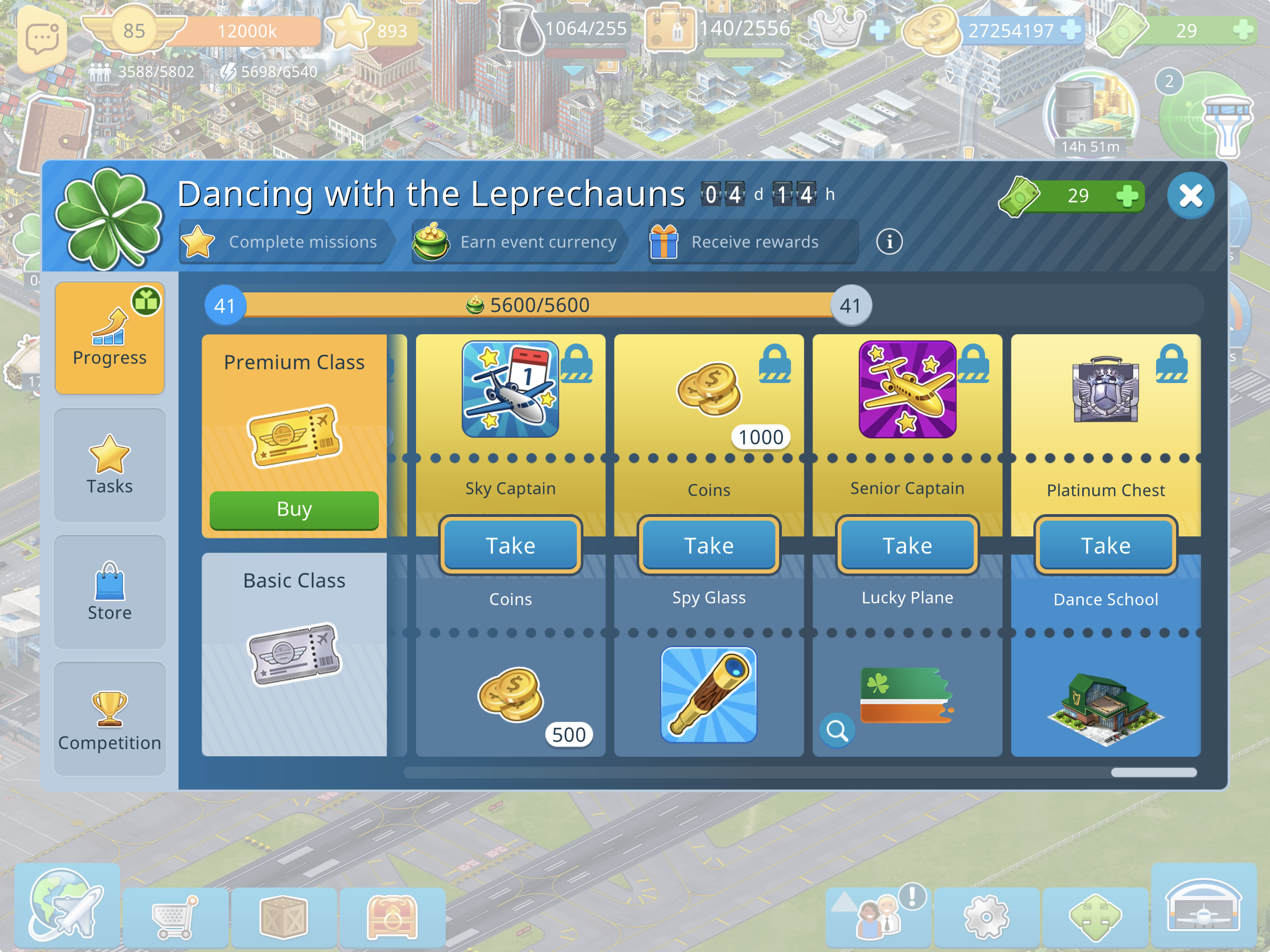
Task: Take the Lucky Plane reward
Action: click(x=907, y=545)
